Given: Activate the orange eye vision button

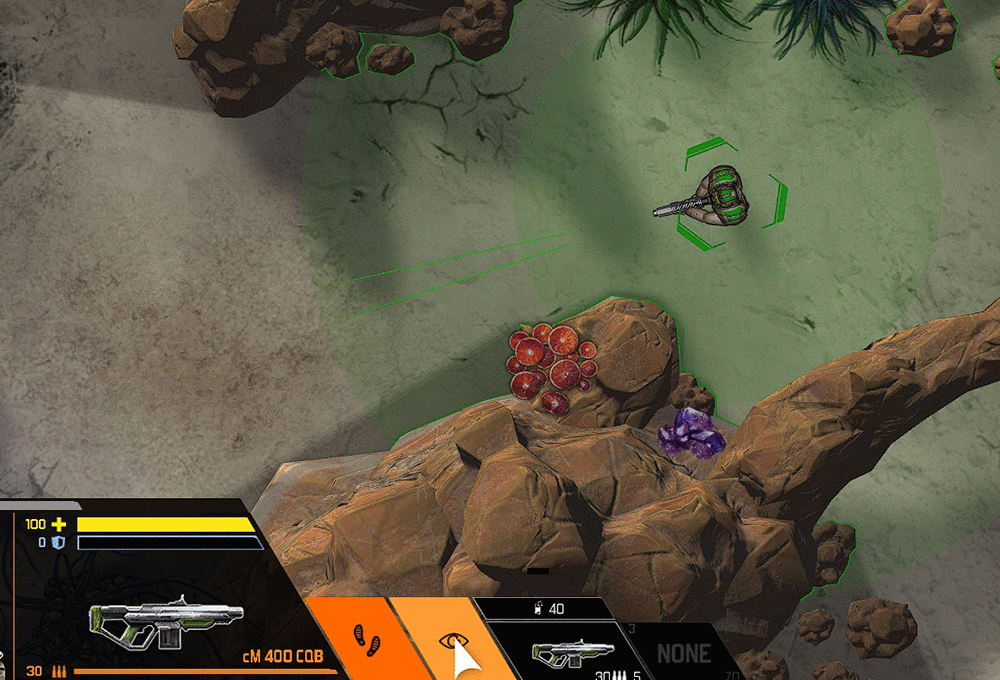Looking at the screenshot, I should pyautogui.click(x=447, y=638).
